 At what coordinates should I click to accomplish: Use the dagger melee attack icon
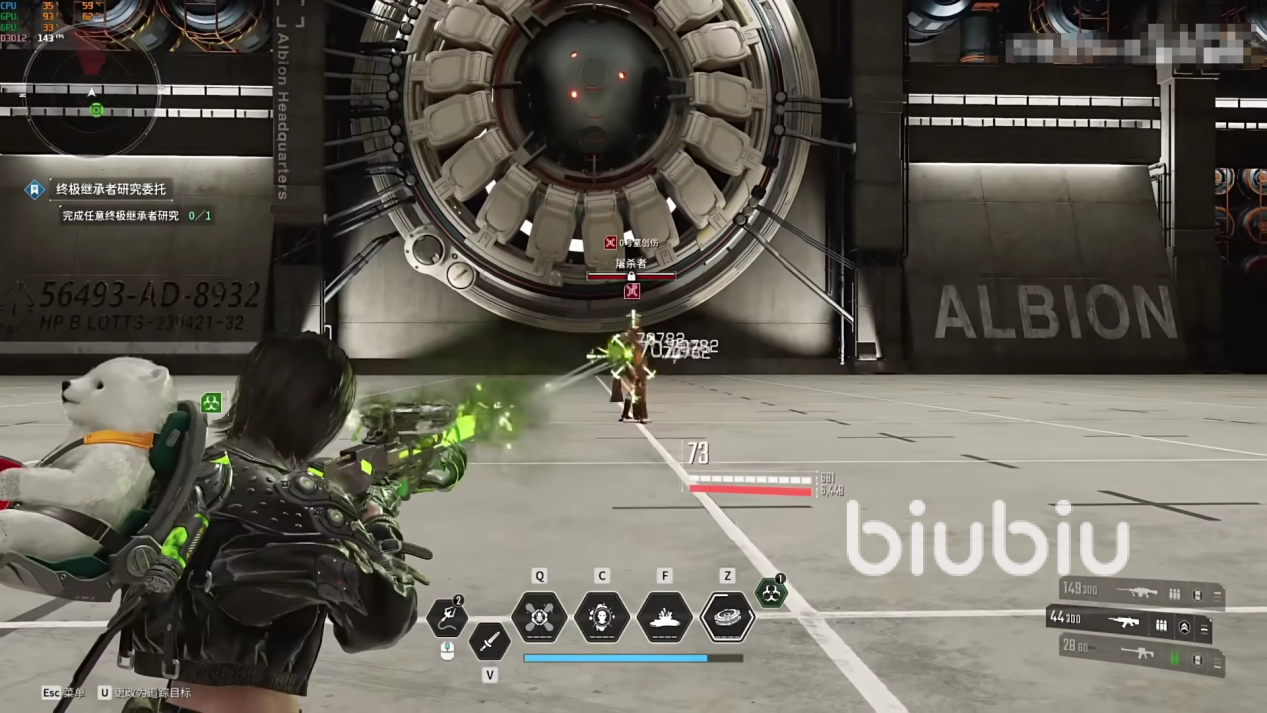(x=489, y=641)
